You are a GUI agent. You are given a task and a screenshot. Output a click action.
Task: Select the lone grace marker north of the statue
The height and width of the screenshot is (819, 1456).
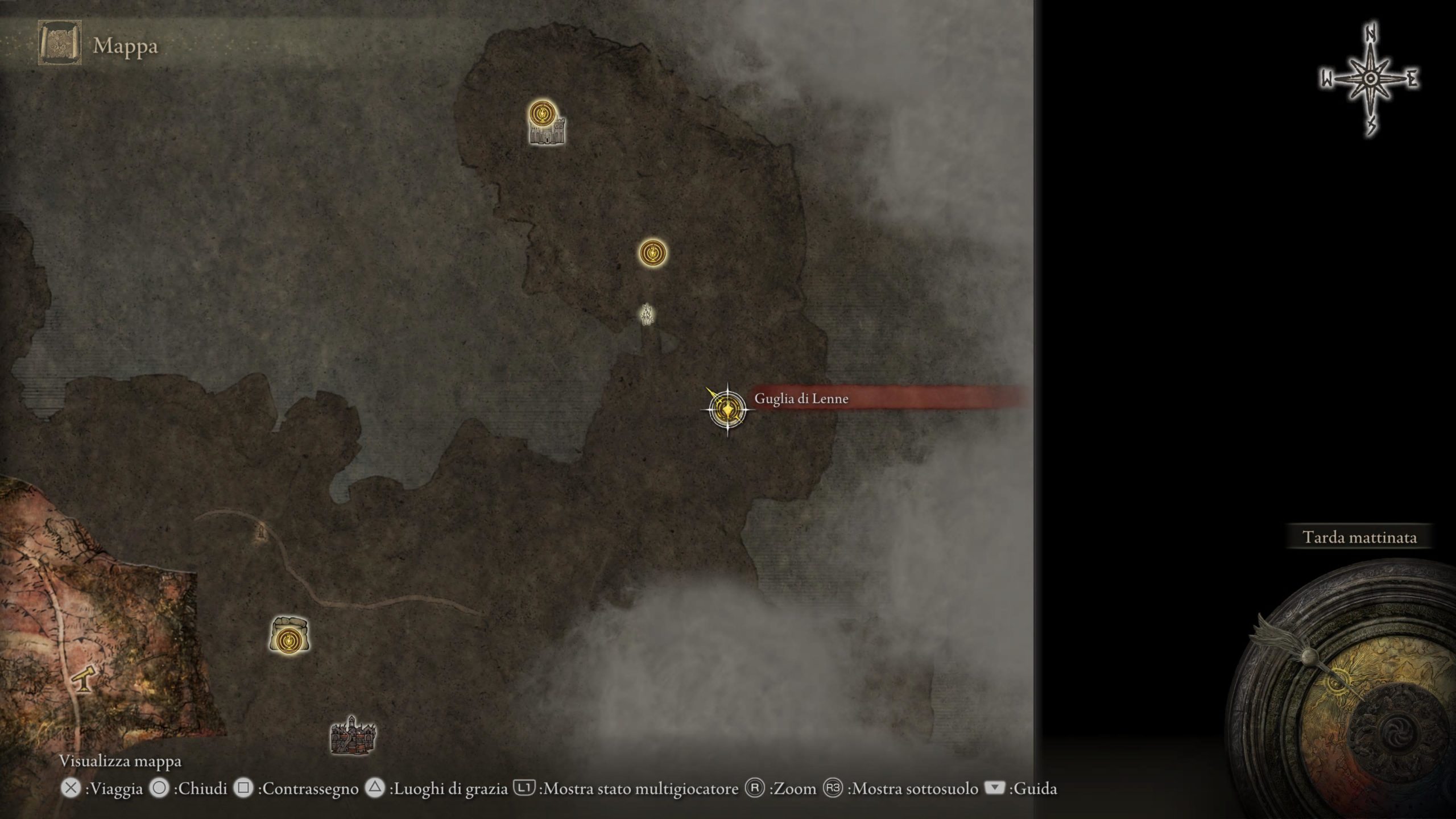652,253
